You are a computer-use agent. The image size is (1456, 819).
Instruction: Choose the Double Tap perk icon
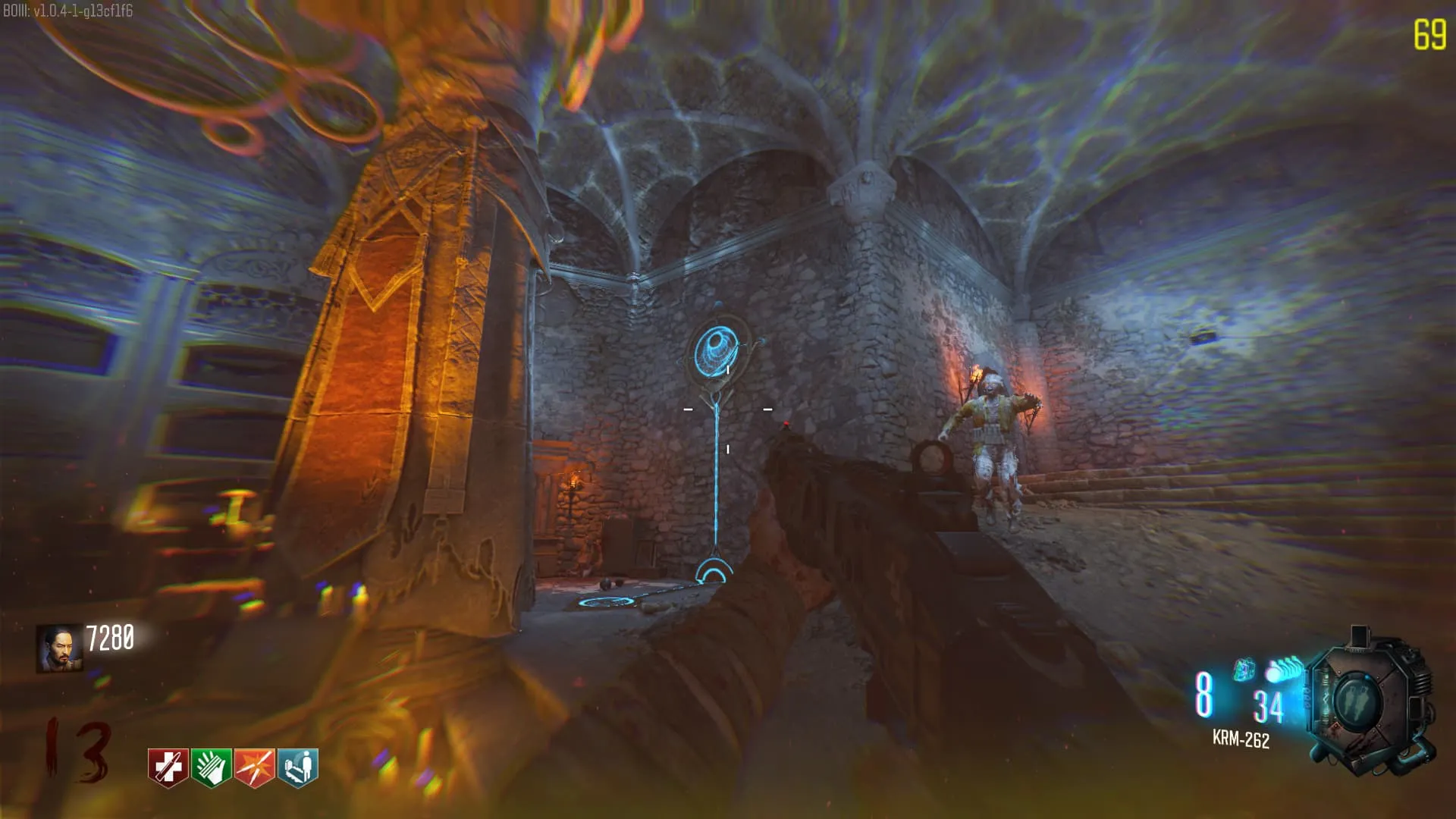click(x=254, y=767)
